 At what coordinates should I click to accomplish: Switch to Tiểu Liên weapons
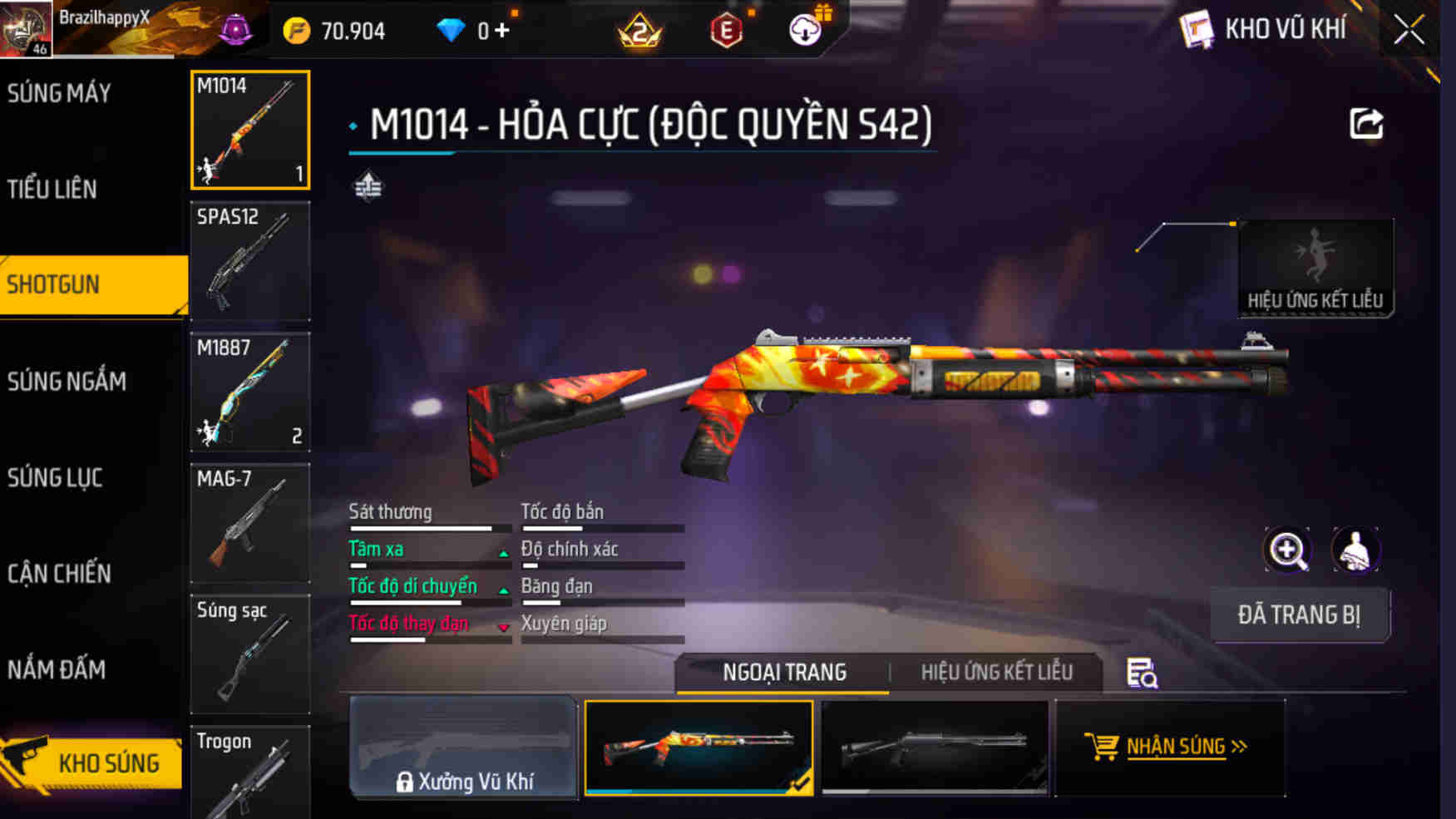(x=52, y=190)
